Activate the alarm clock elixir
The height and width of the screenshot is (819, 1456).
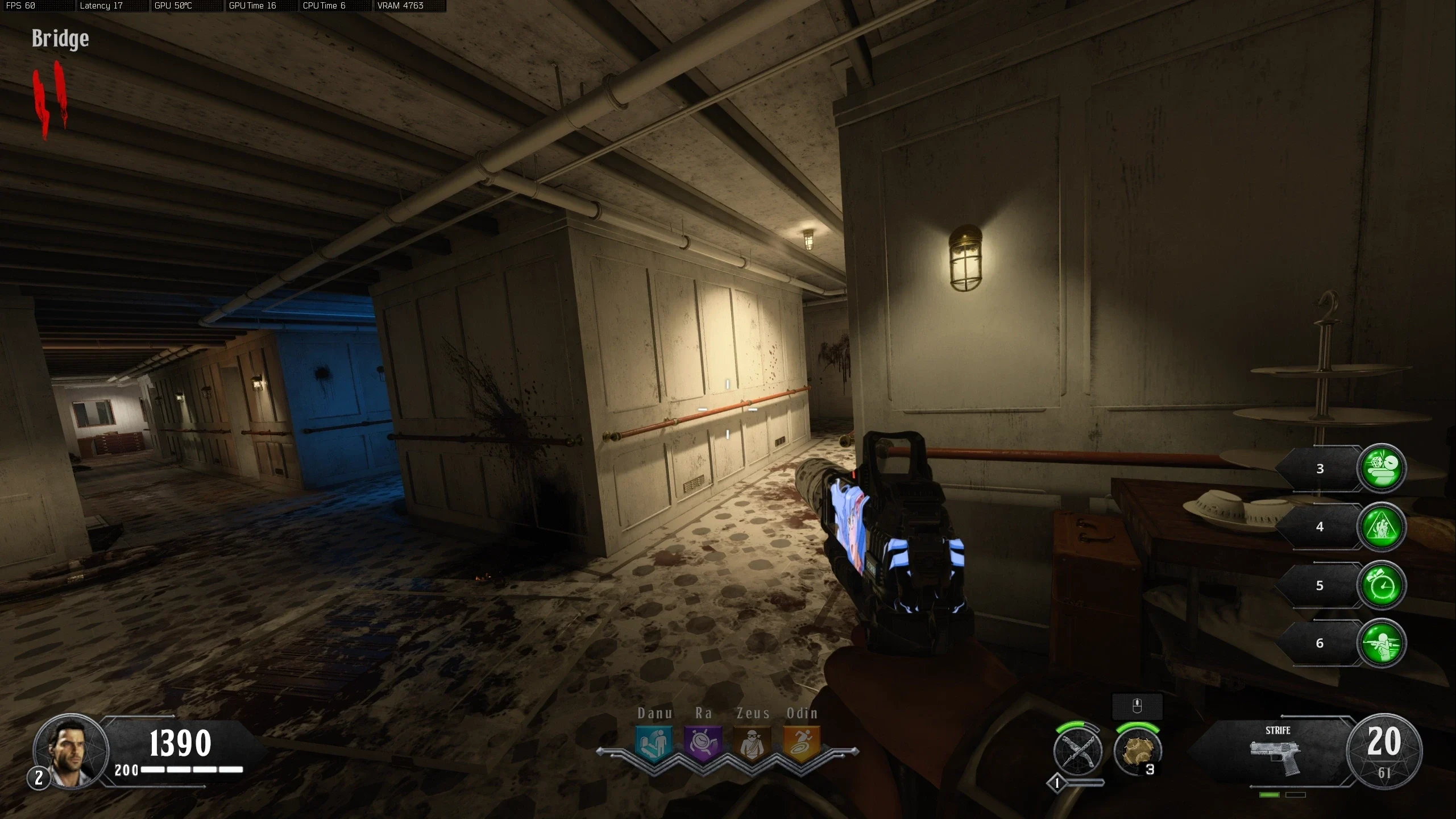click(x=1382, y=585)
